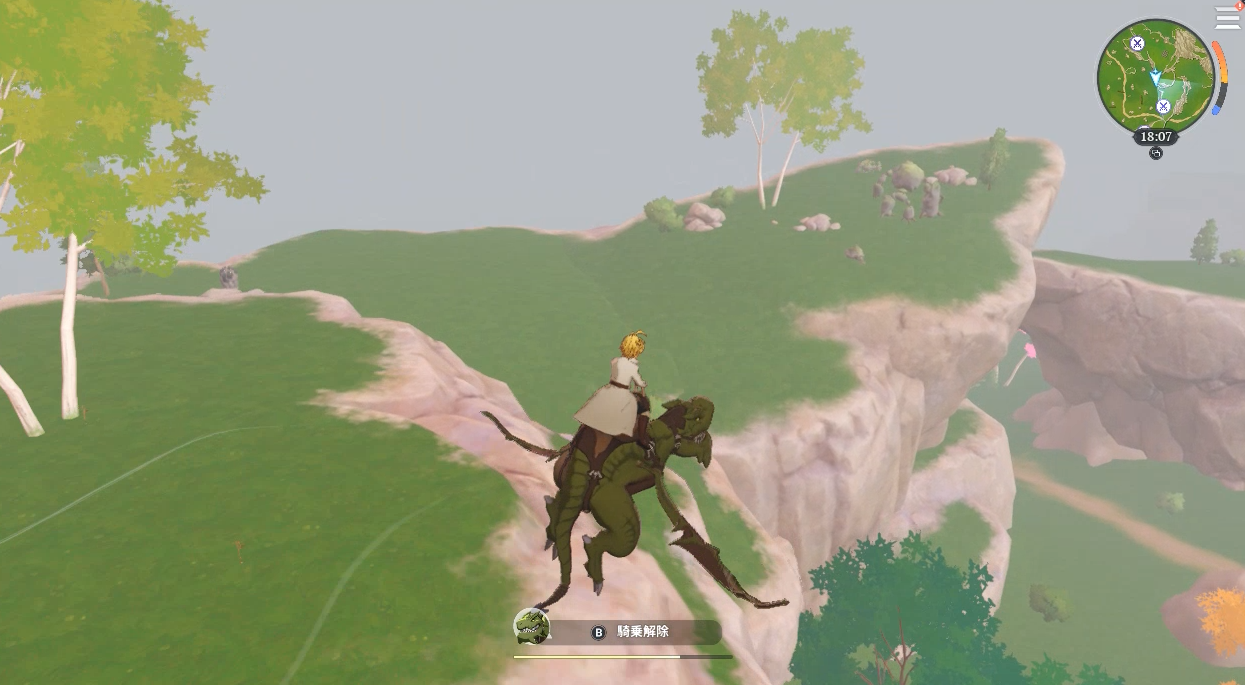Open the circular minimap
The height and width of the screenshot is (685, 1245).
click(x=1156, y=76)
